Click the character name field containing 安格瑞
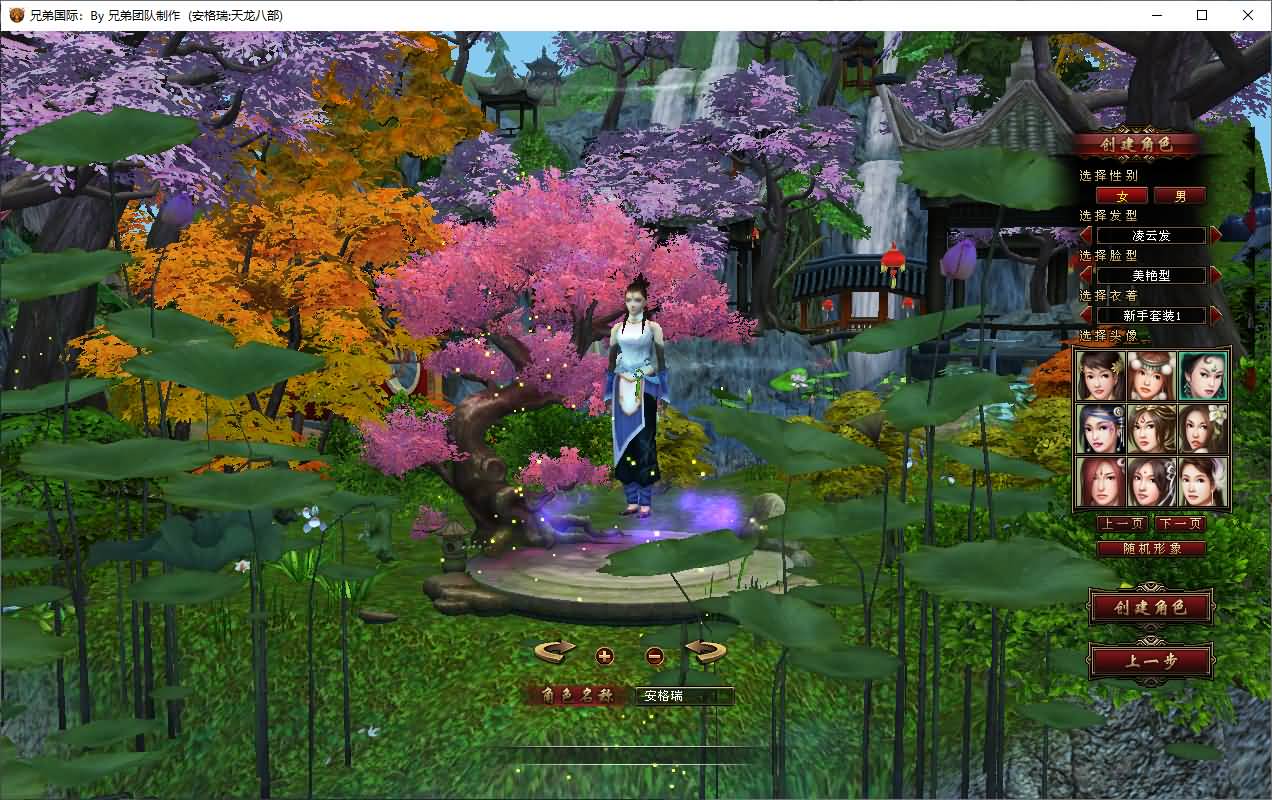 click(684, 696)
